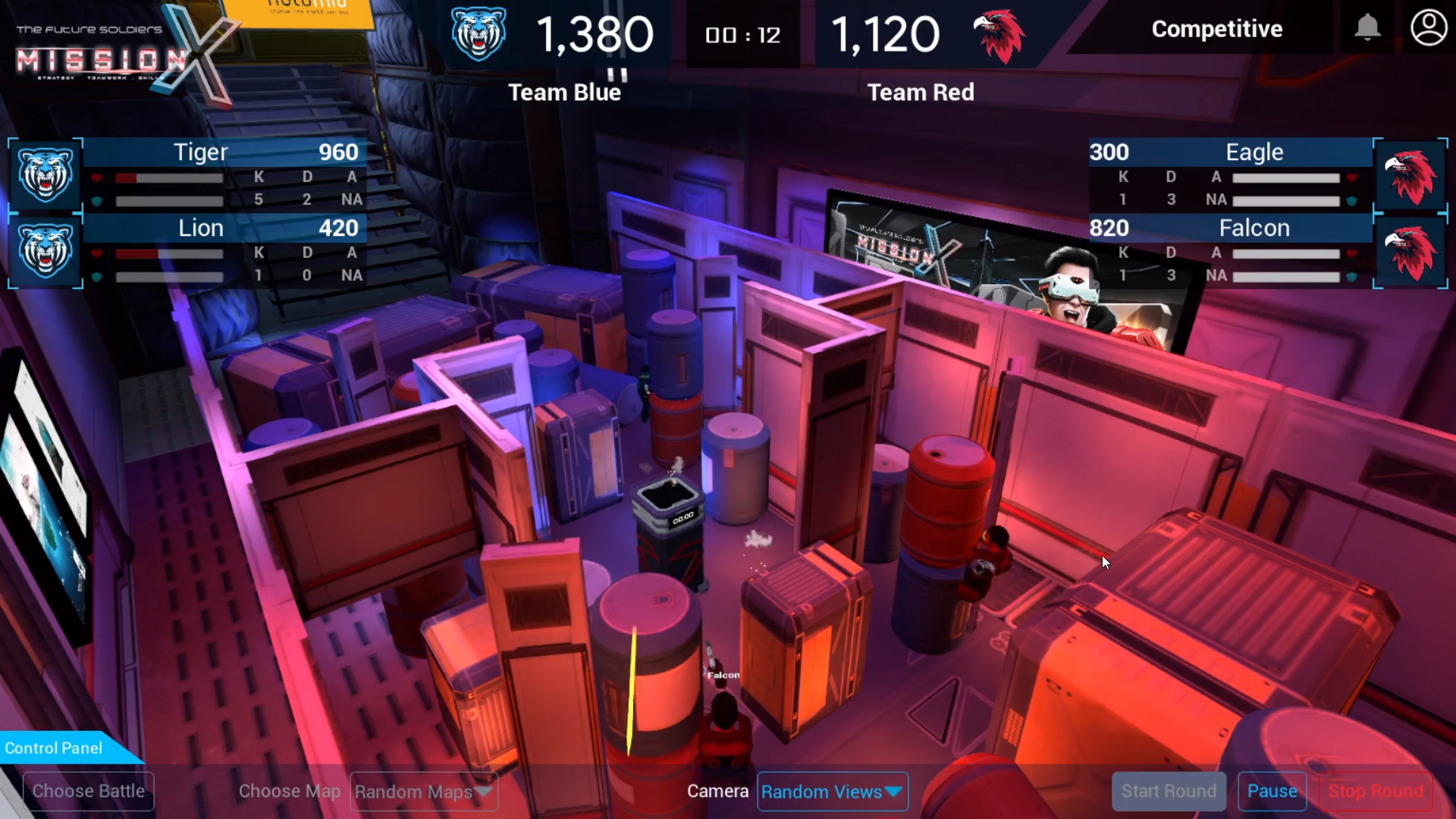Open the notifications bell
The height and width of the screenshot is (819, 1456).
[x=1367, y=28]
